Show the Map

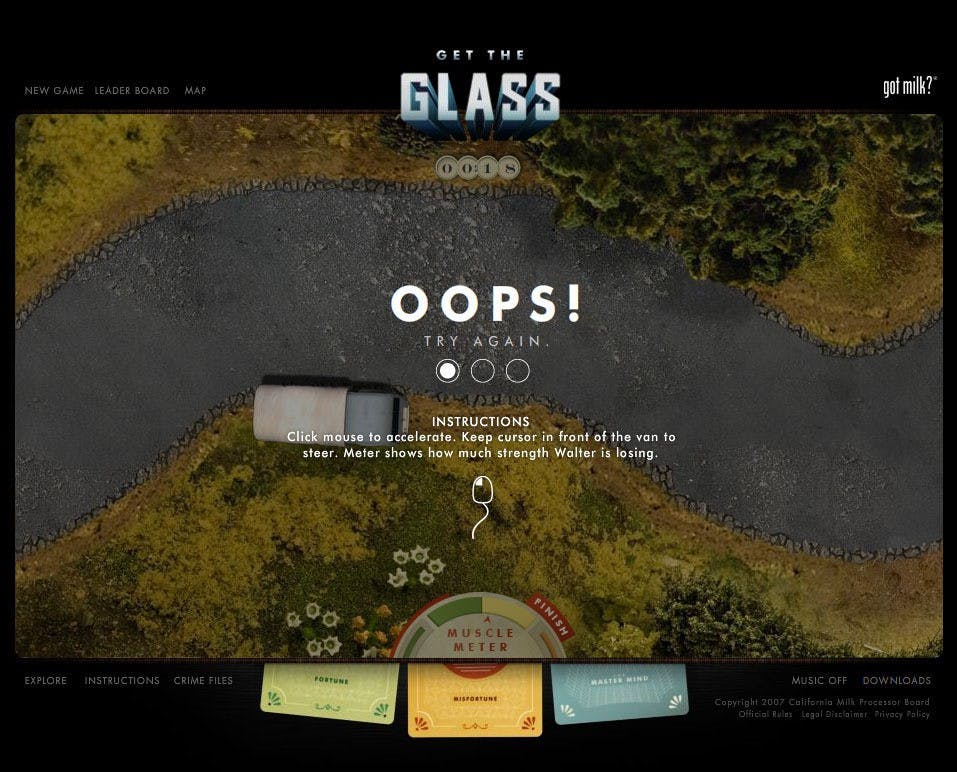tap(195, 91)
